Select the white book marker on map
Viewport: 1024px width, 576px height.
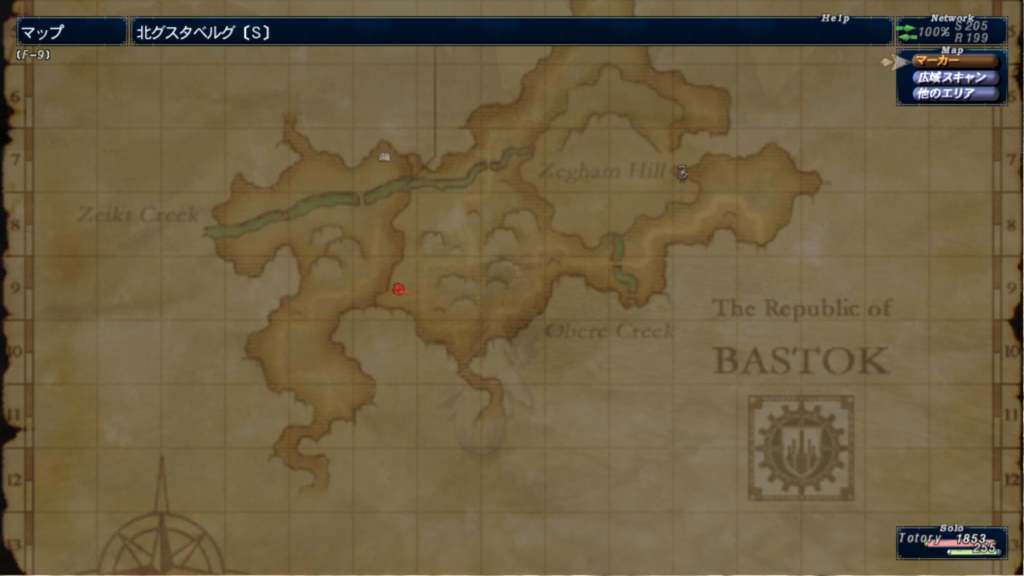click(x=384, y=156)
